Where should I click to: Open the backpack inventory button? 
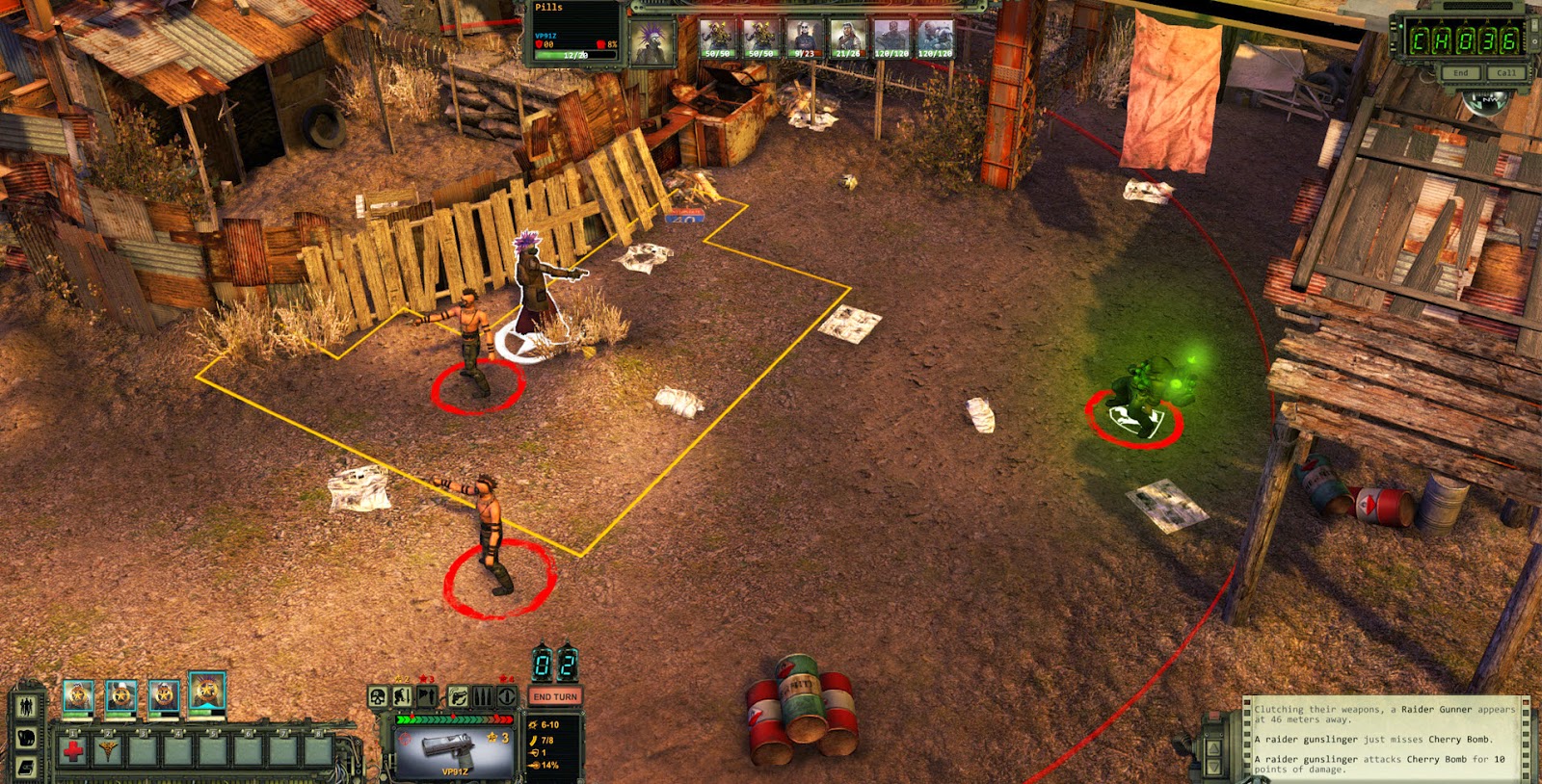click(26, 738)
